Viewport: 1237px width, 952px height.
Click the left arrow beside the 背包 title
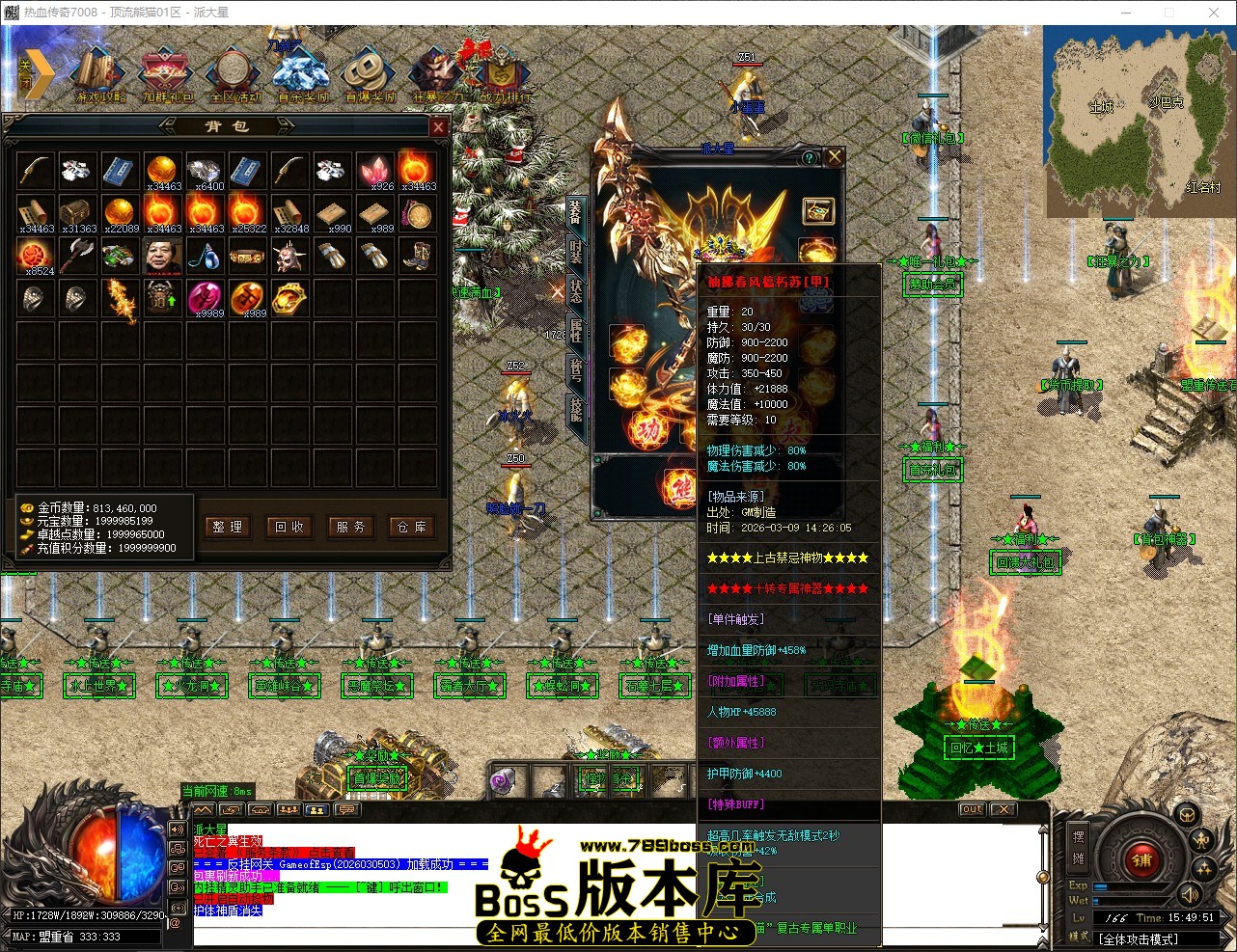pyautogui.click(x=168, y=126)
